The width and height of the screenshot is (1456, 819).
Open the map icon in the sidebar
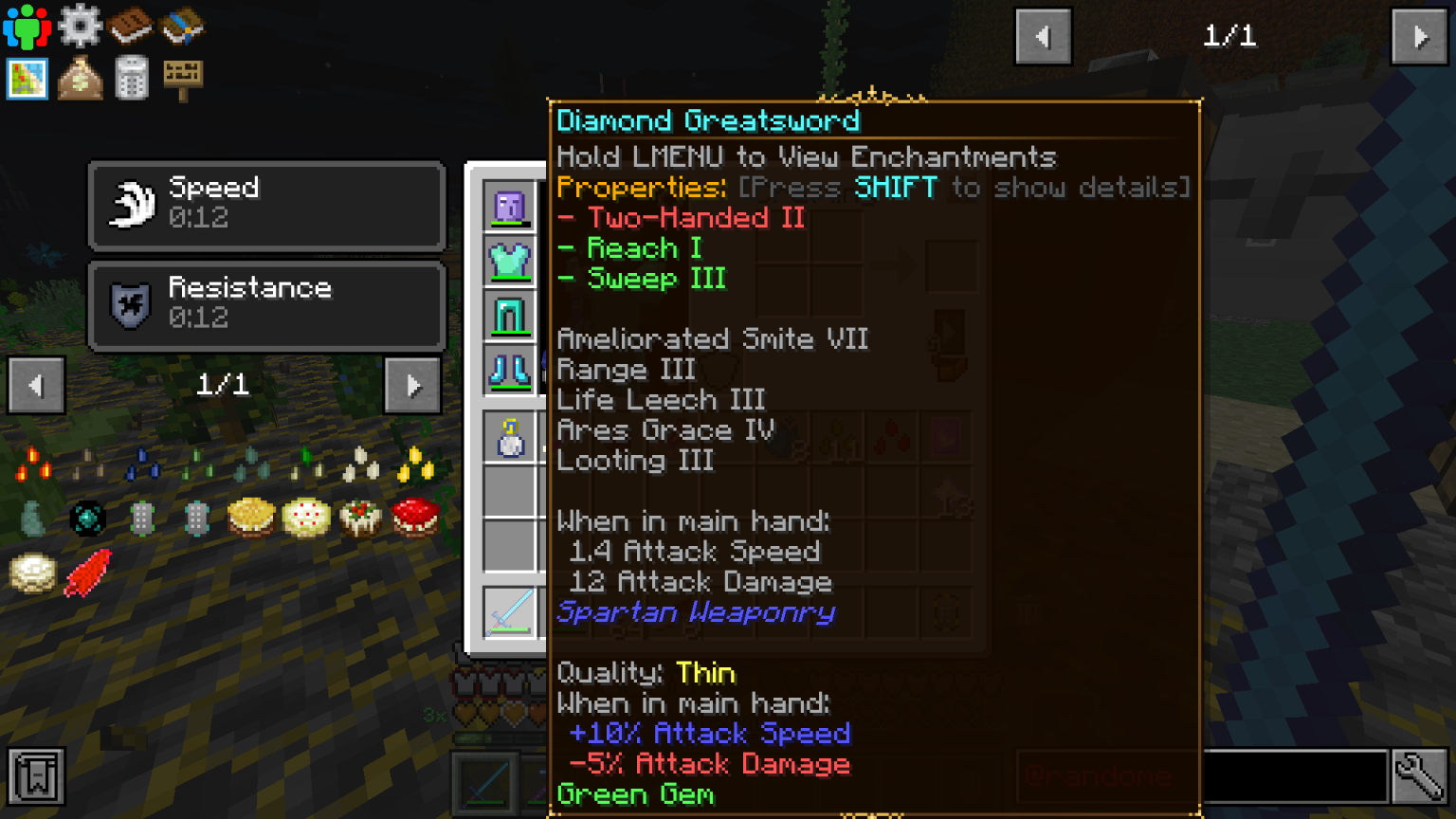tap(27, 79)
